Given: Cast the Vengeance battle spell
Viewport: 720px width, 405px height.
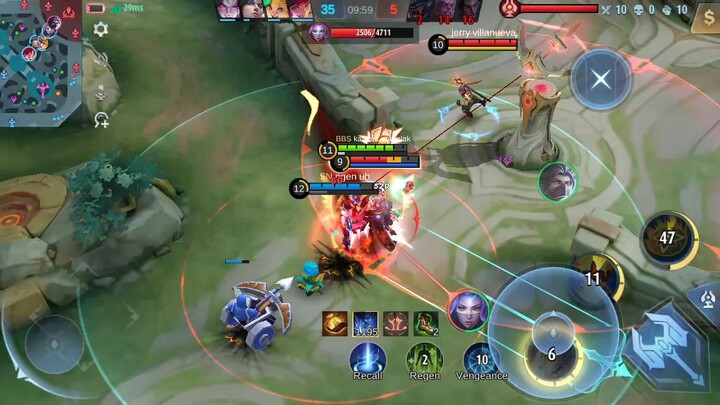Looking at the screenshot, I should 481,358.
